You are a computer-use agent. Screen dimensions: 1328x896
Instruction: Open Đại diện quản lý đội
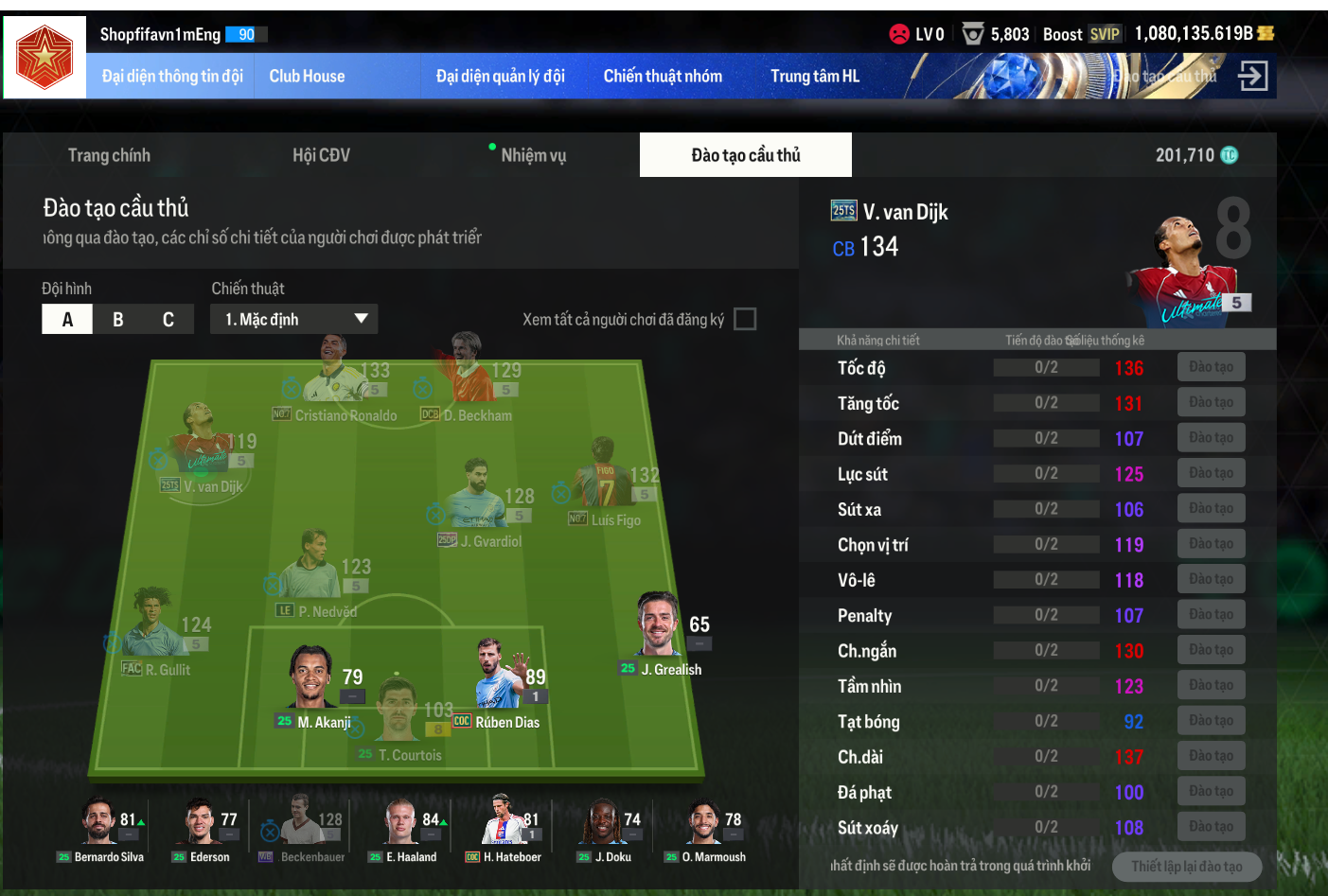click(x=500, y=77)
